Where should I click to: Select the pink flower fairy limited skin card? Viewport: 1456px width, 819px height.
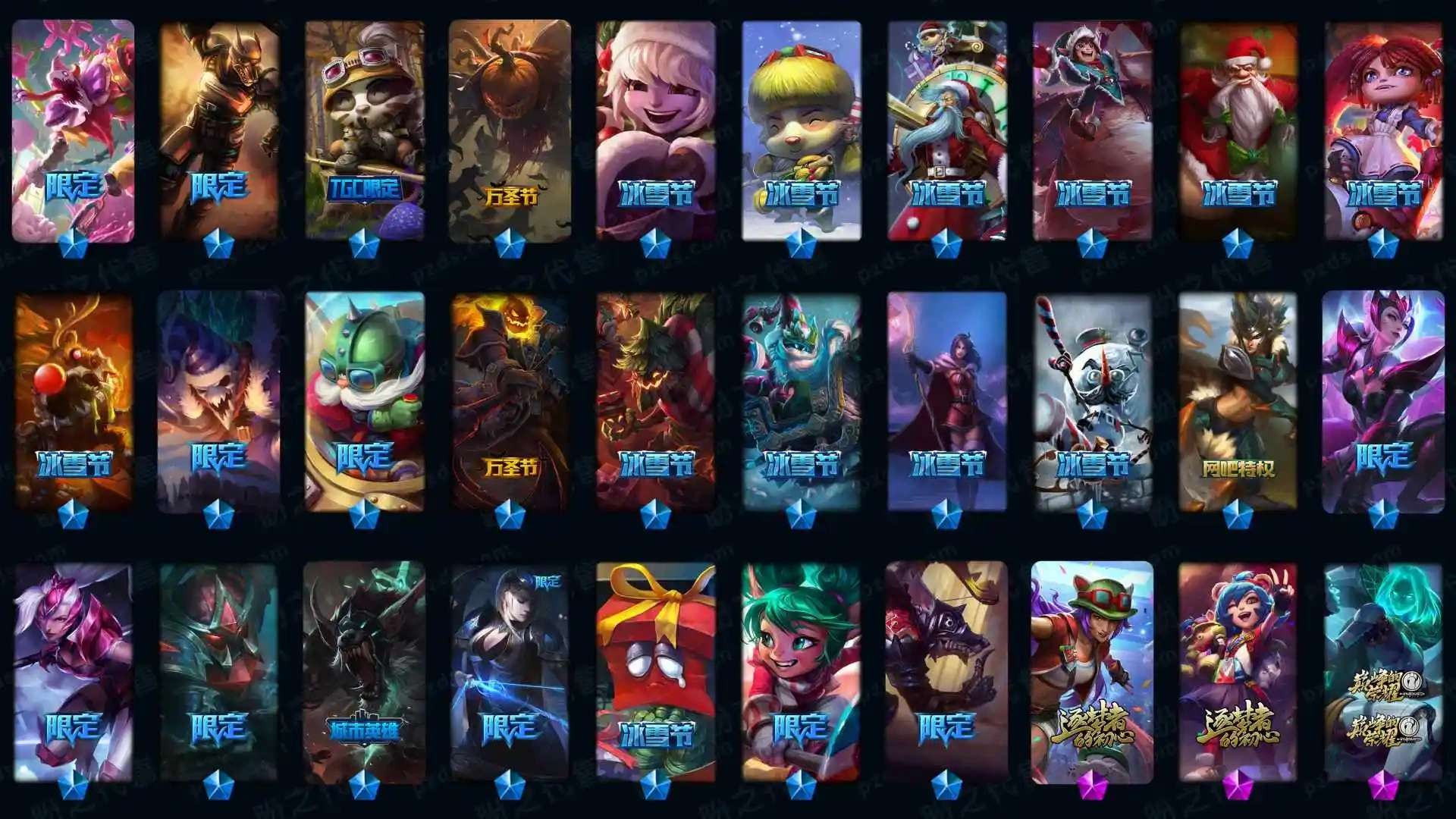pos(73,129)
